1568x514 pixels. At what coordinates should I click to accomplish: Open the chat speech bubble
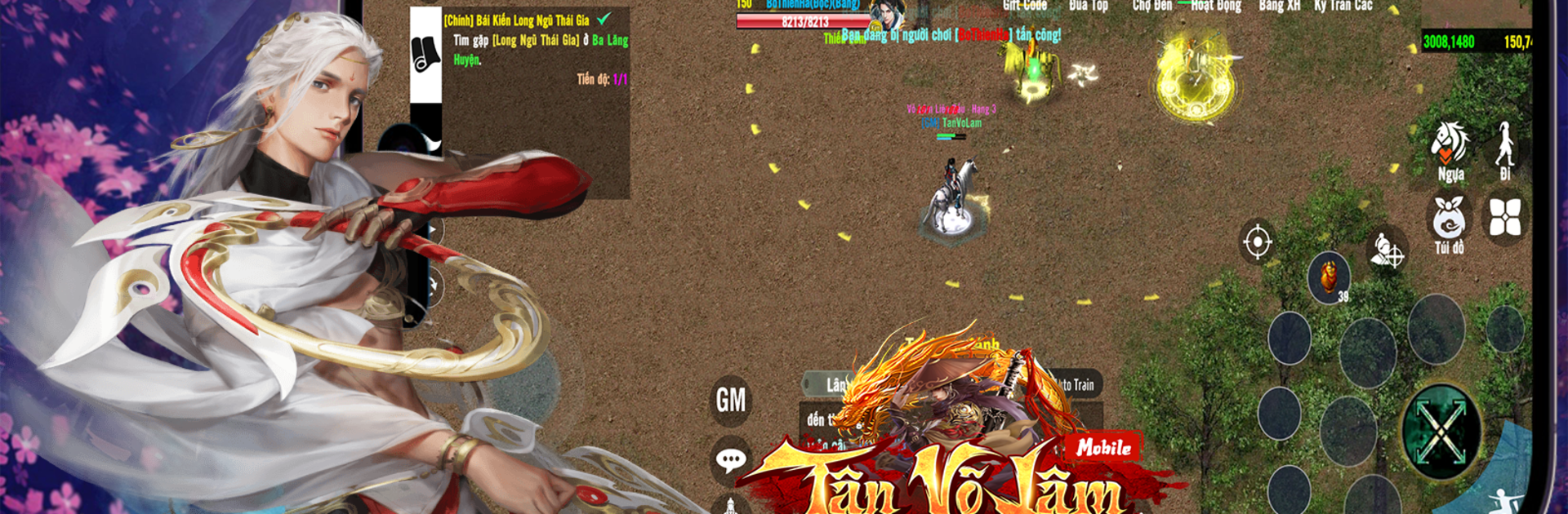point(731,460)
